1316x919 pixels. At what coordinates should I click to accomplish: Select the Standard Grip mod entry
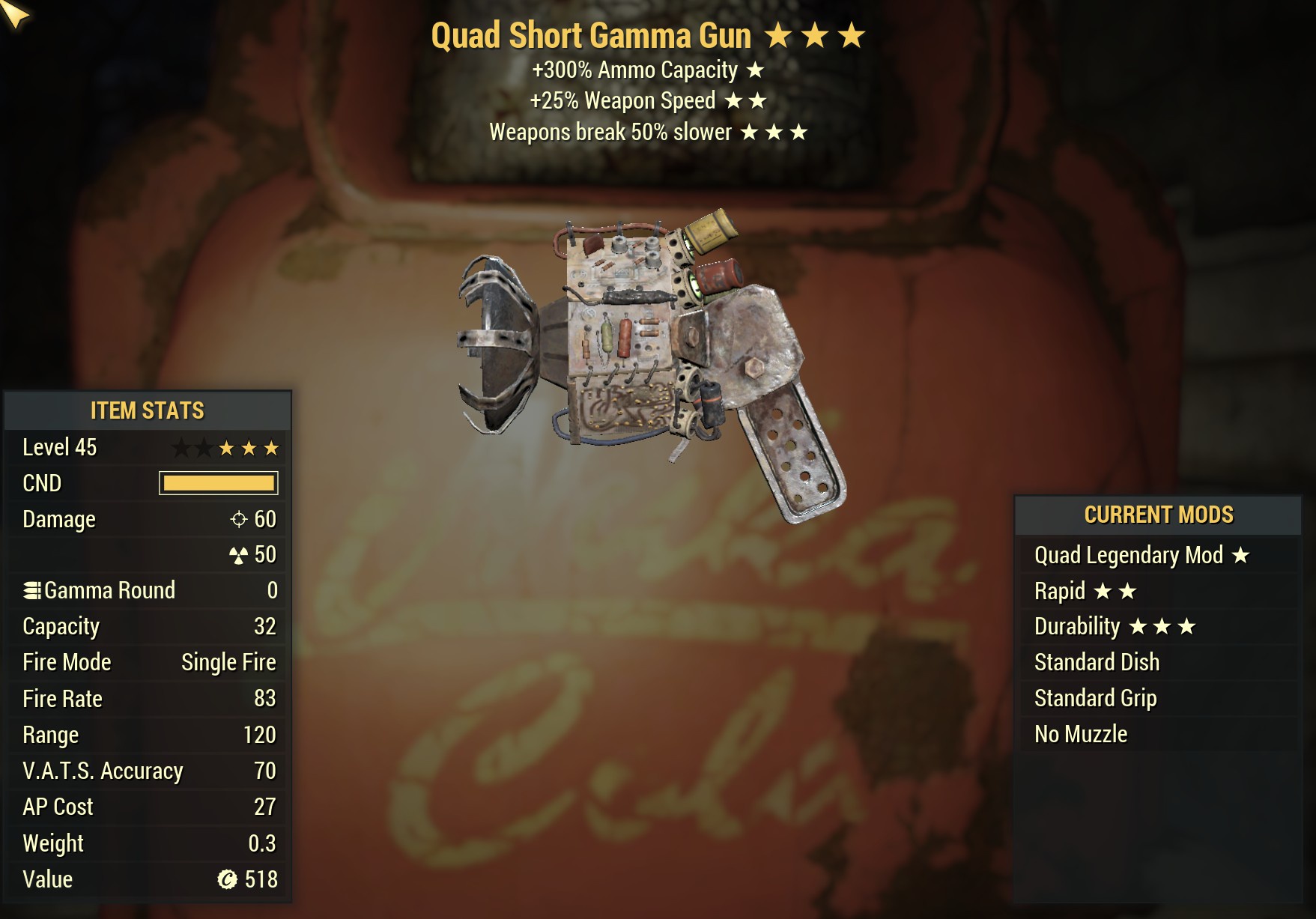(x=1096, y=698)
